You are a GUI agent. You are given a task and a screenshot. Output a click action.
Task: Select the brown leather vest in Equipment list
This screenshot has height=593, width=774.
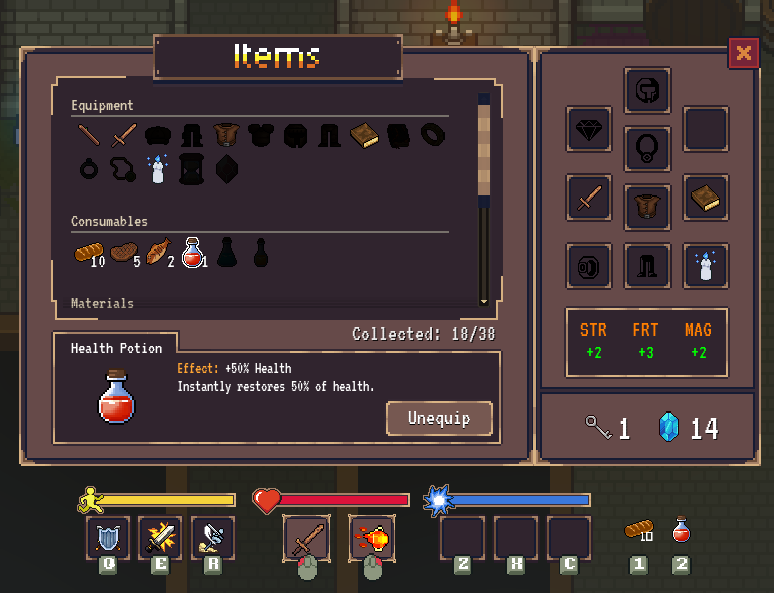[227, 135]
